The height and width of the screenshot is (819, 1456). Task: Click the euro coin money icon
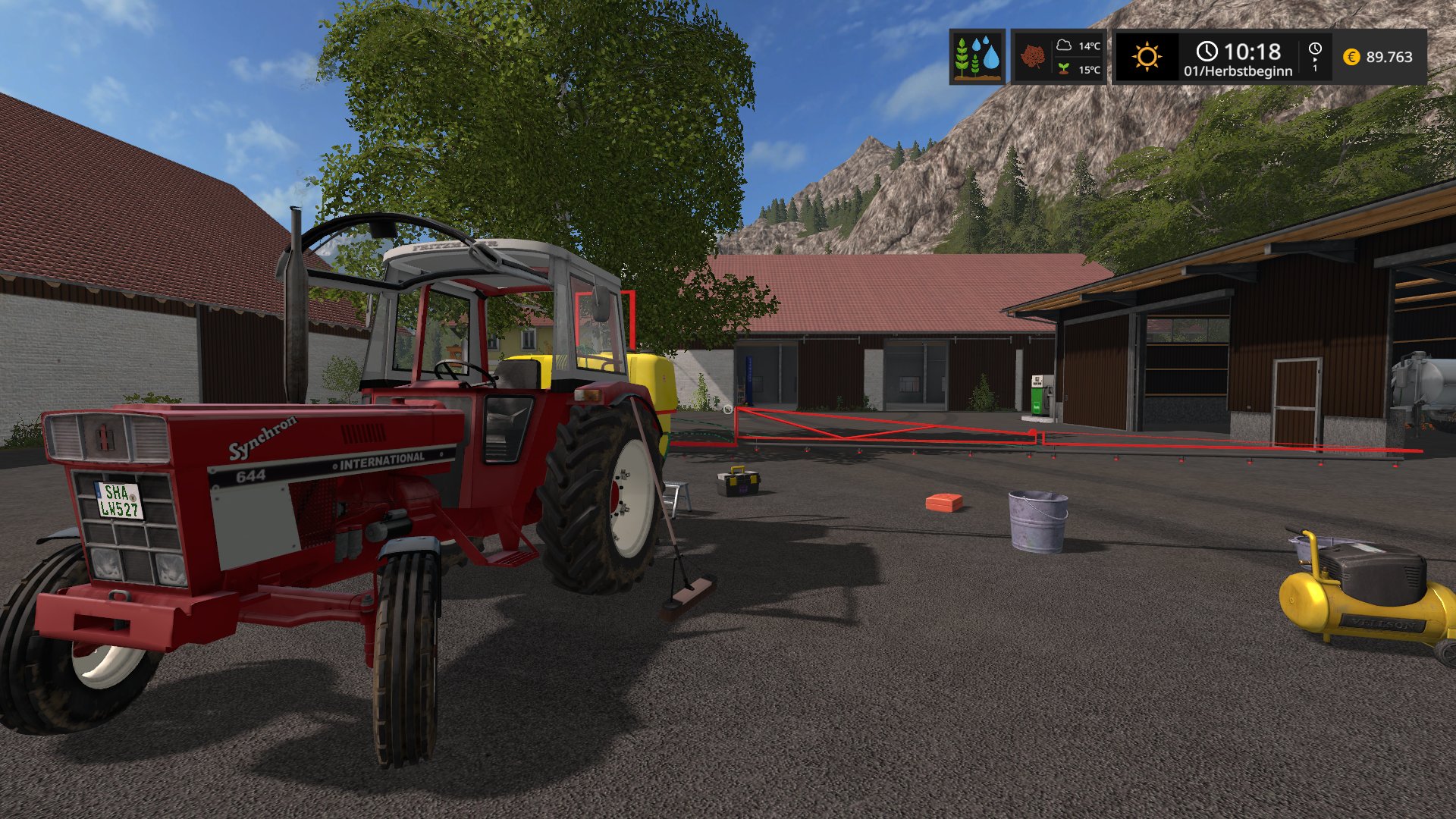pos(1351,57)
